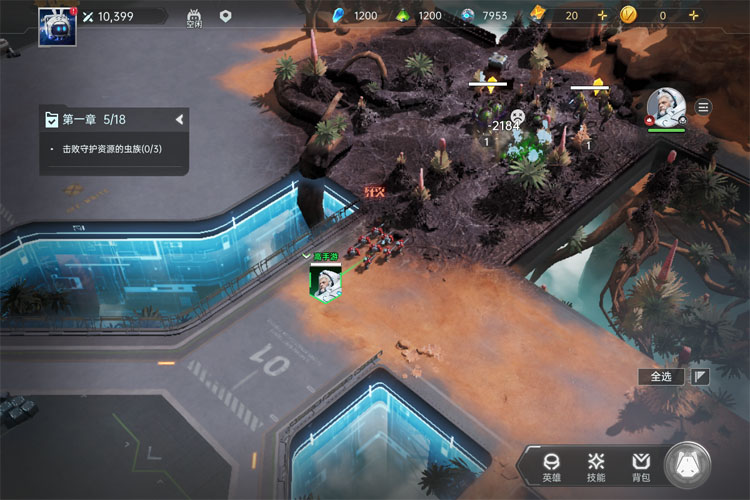Open the 英雄 heroes menu

pos(551,466)
